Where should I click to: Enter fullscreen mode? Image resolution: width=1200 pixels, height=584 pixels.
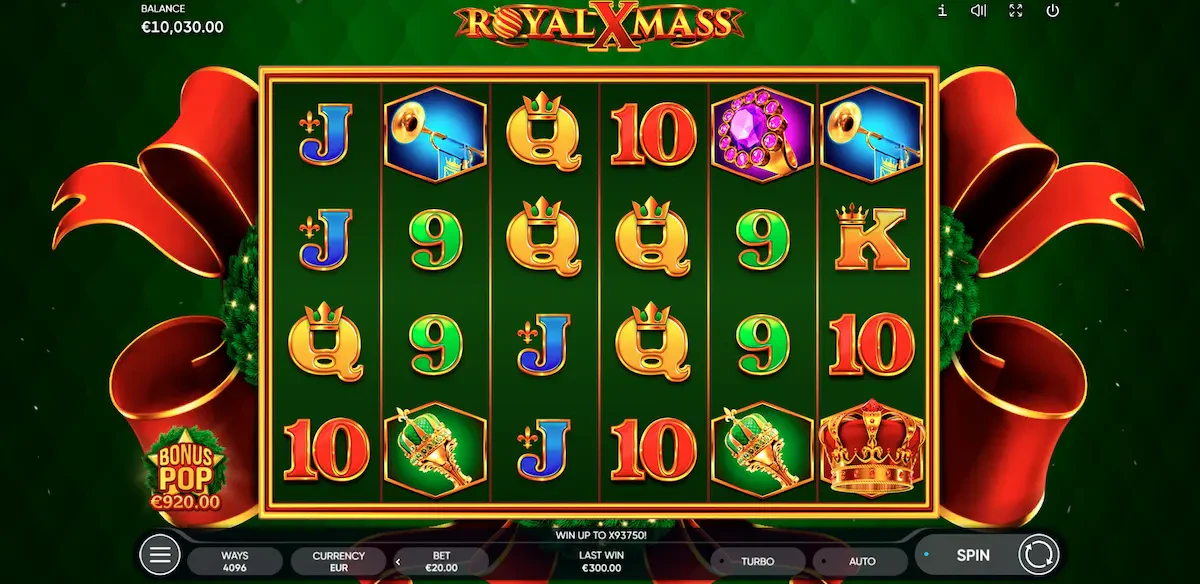(x=1016, y=11)
